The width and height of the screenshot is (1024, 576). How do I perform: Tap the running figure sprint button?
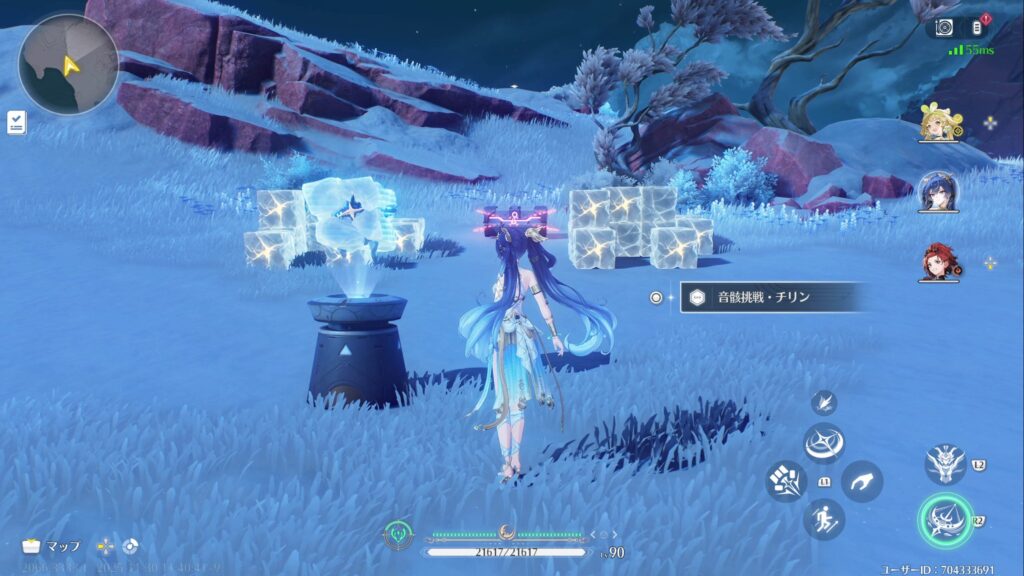pyautogui.click(x=825, y=519)
